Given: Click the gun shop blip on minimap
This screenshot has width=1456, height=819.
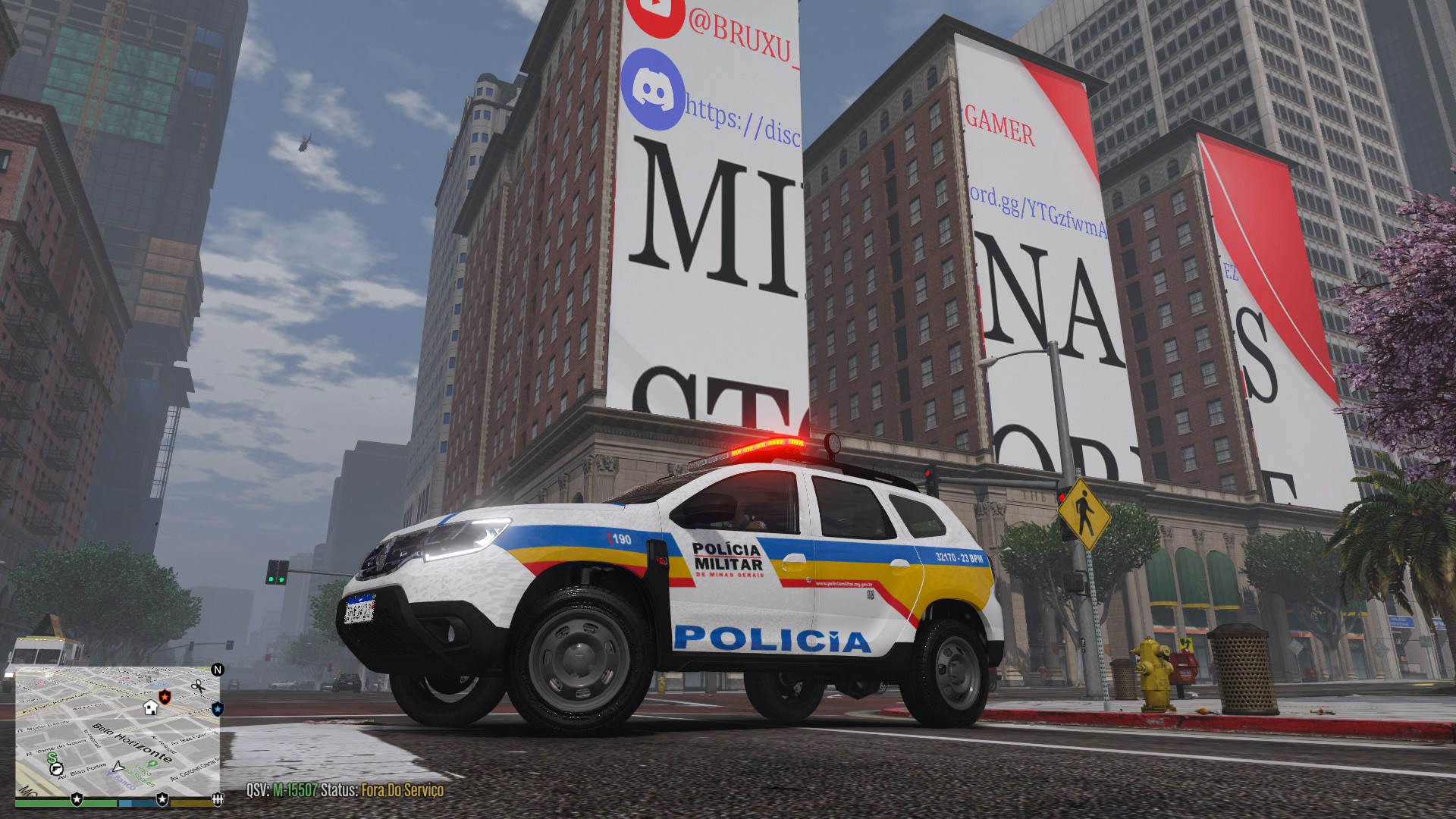Looking at the screenshot, I should (x=58, y=768).
